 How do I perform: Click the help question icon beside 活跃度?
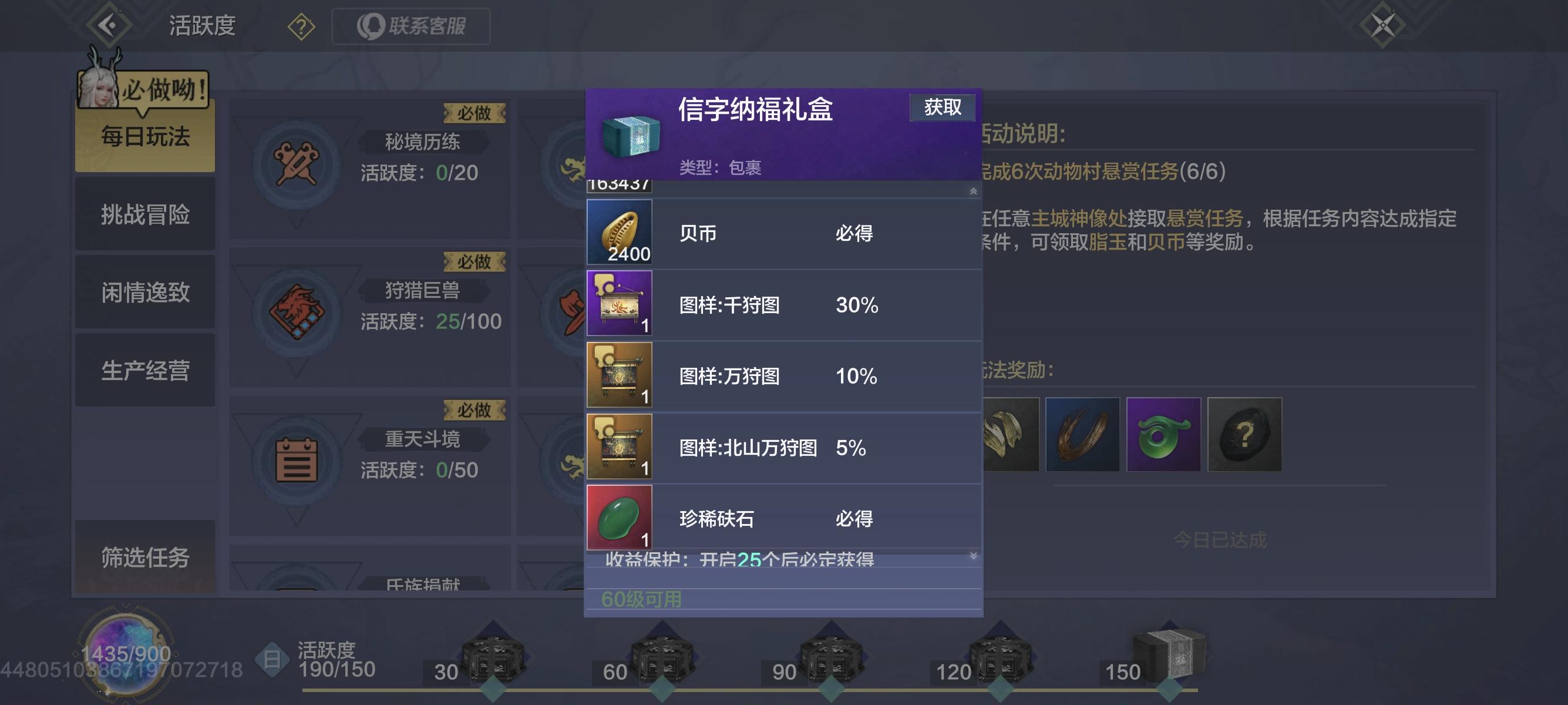[301, 27]
